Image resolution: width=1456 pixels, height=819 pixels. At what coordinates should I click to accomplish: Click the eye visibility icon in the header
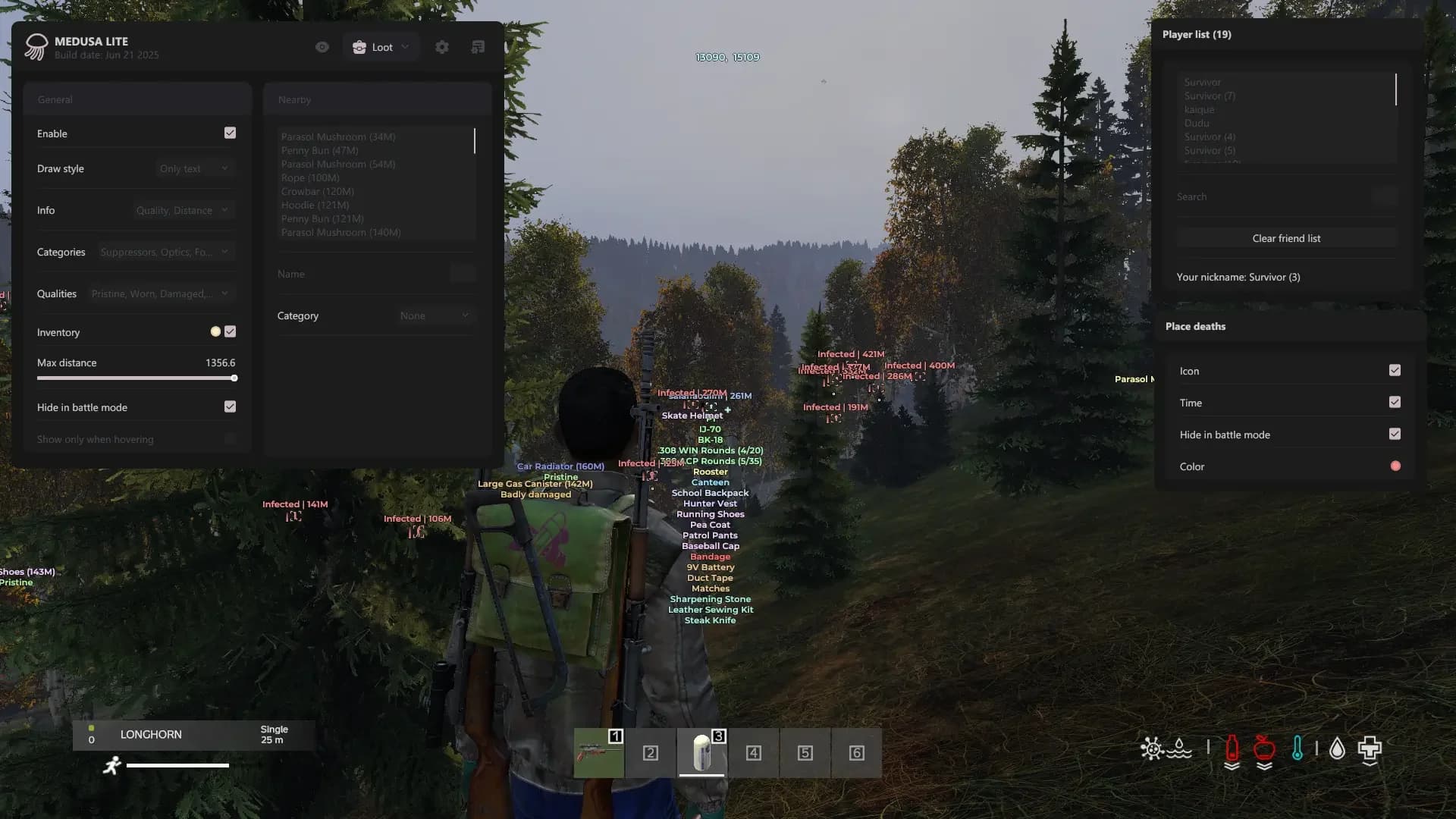(x=322, y=46)
